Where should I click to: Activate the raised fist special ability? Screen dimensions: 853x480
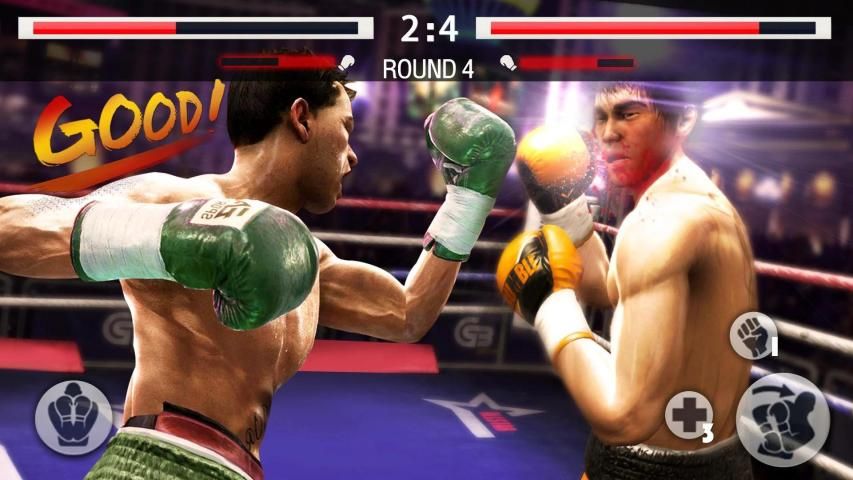pos(751,335)
